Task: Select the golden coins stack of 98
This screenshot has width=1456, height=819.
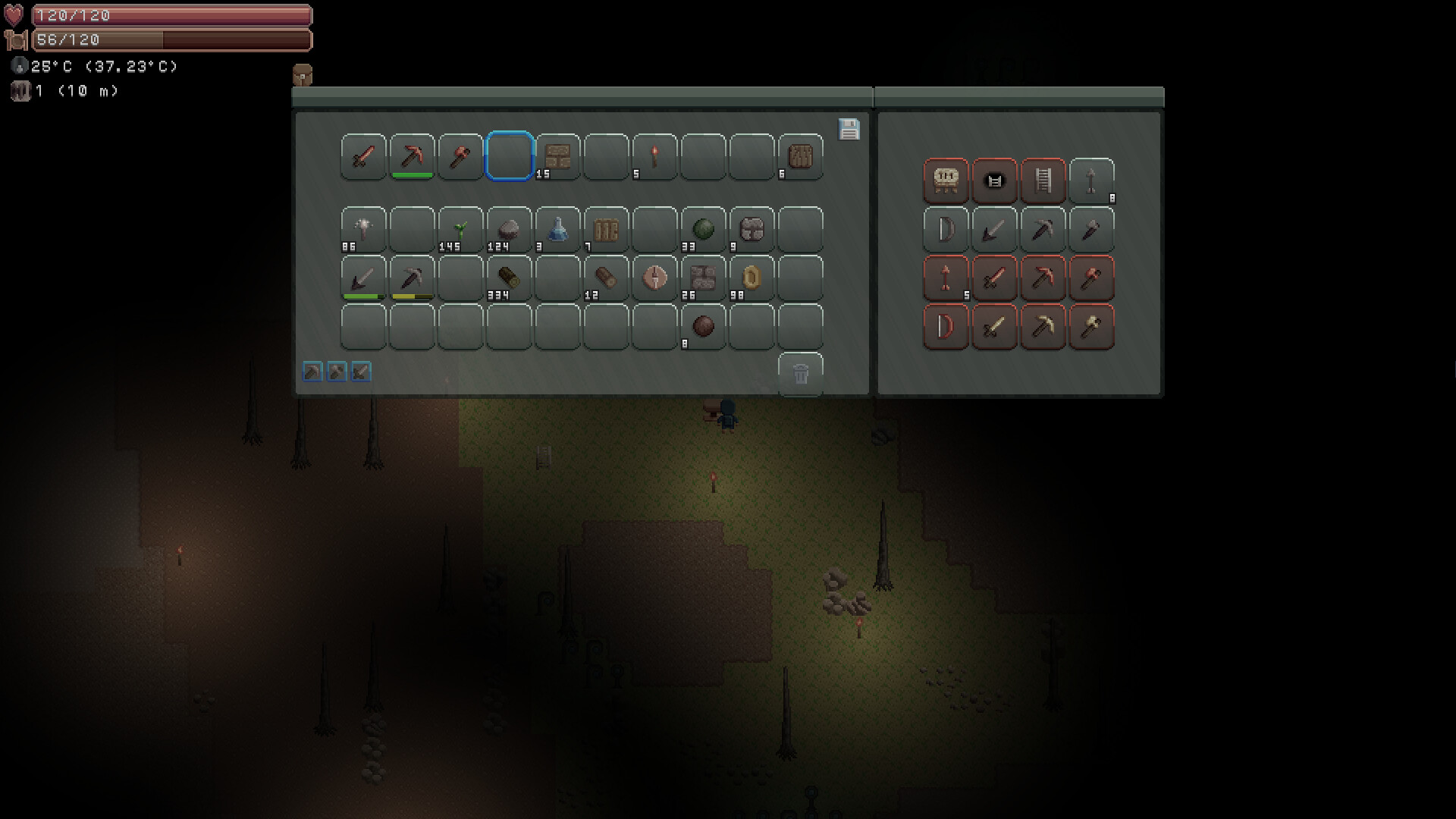Action: point(752,278)
